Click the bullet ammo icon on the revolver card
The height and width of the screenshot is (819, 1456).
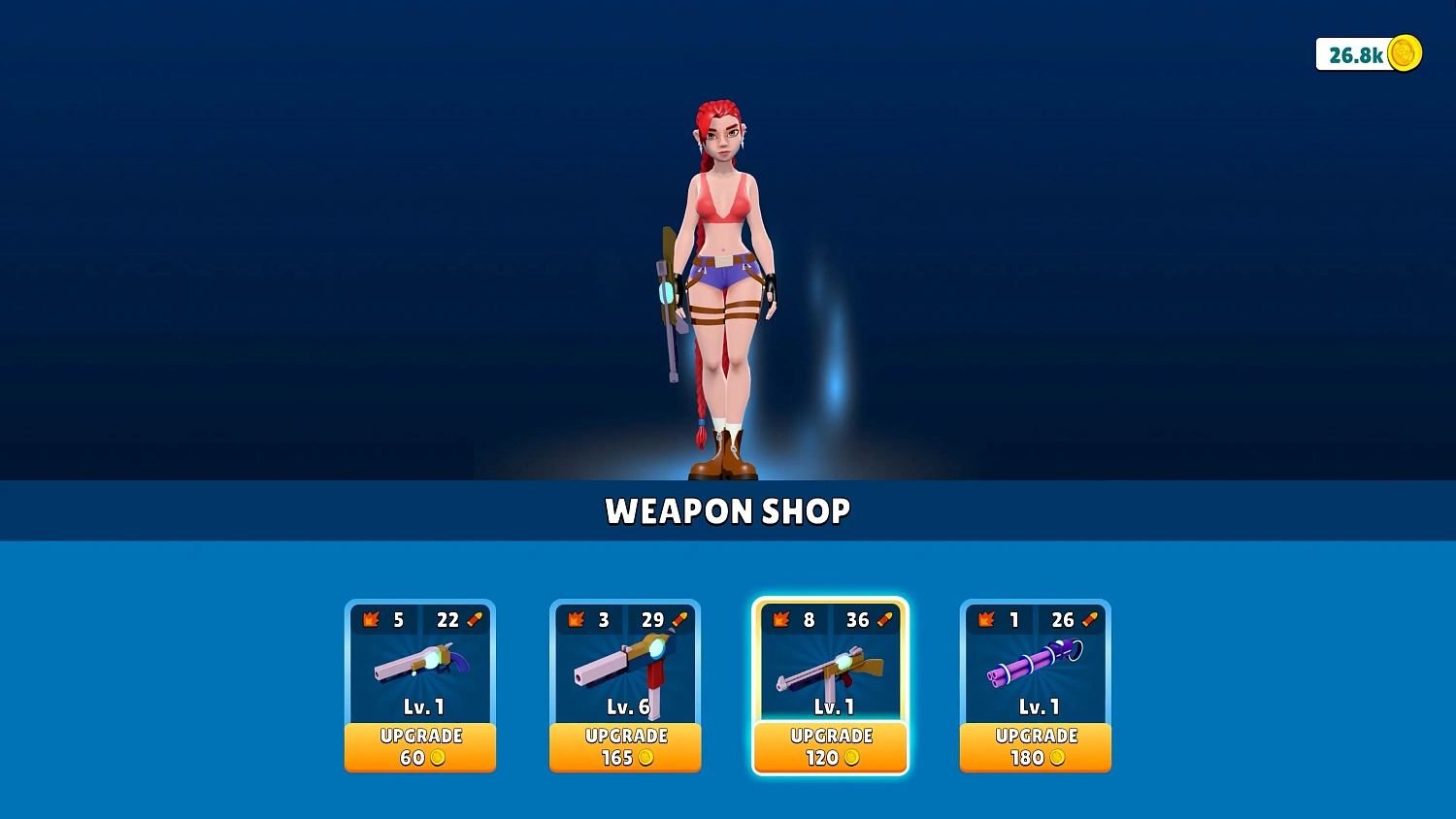tap(473, 620)
